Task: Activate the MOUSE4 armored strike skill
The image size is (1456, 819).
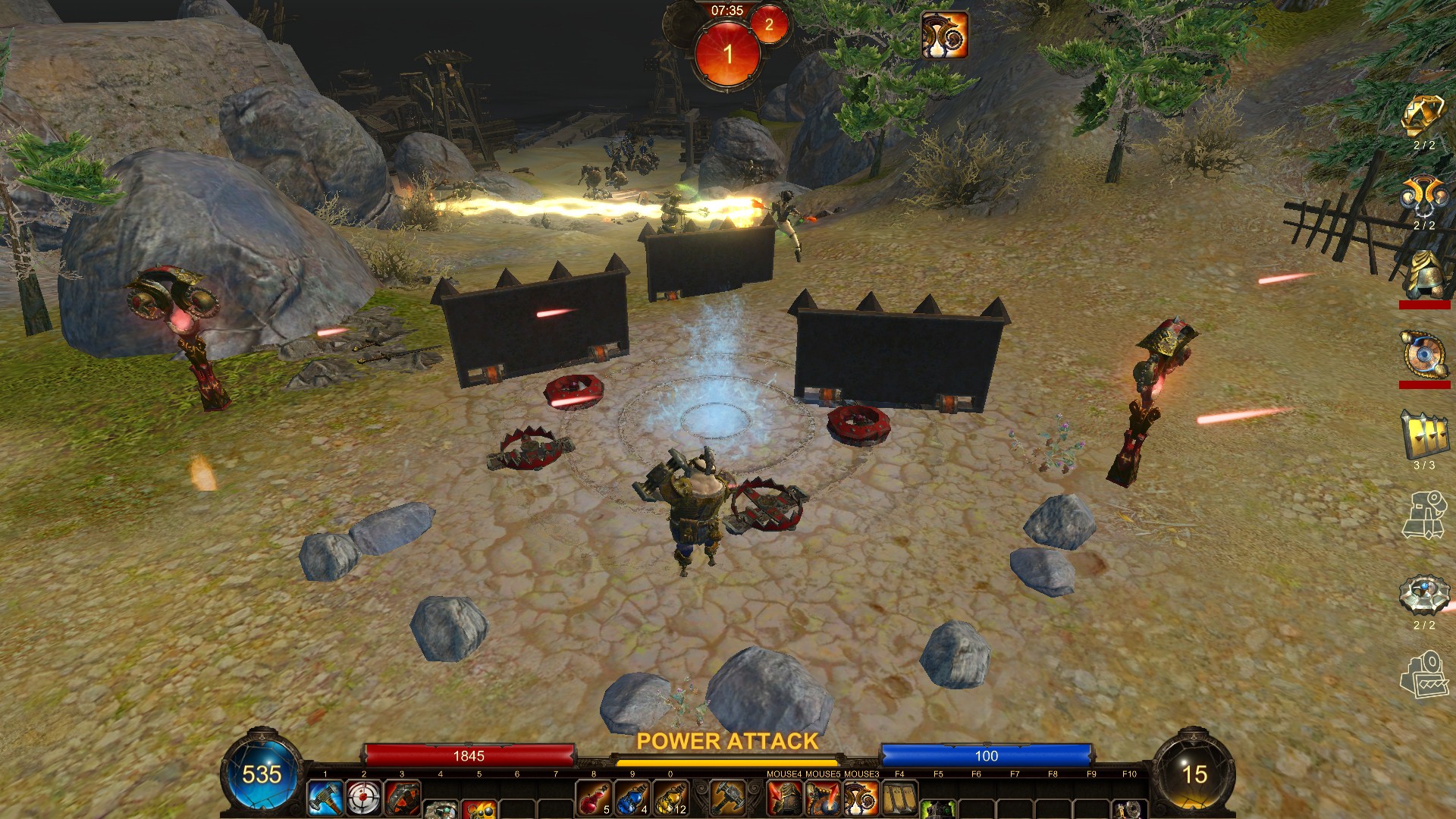Action: [x=785, y=798]
